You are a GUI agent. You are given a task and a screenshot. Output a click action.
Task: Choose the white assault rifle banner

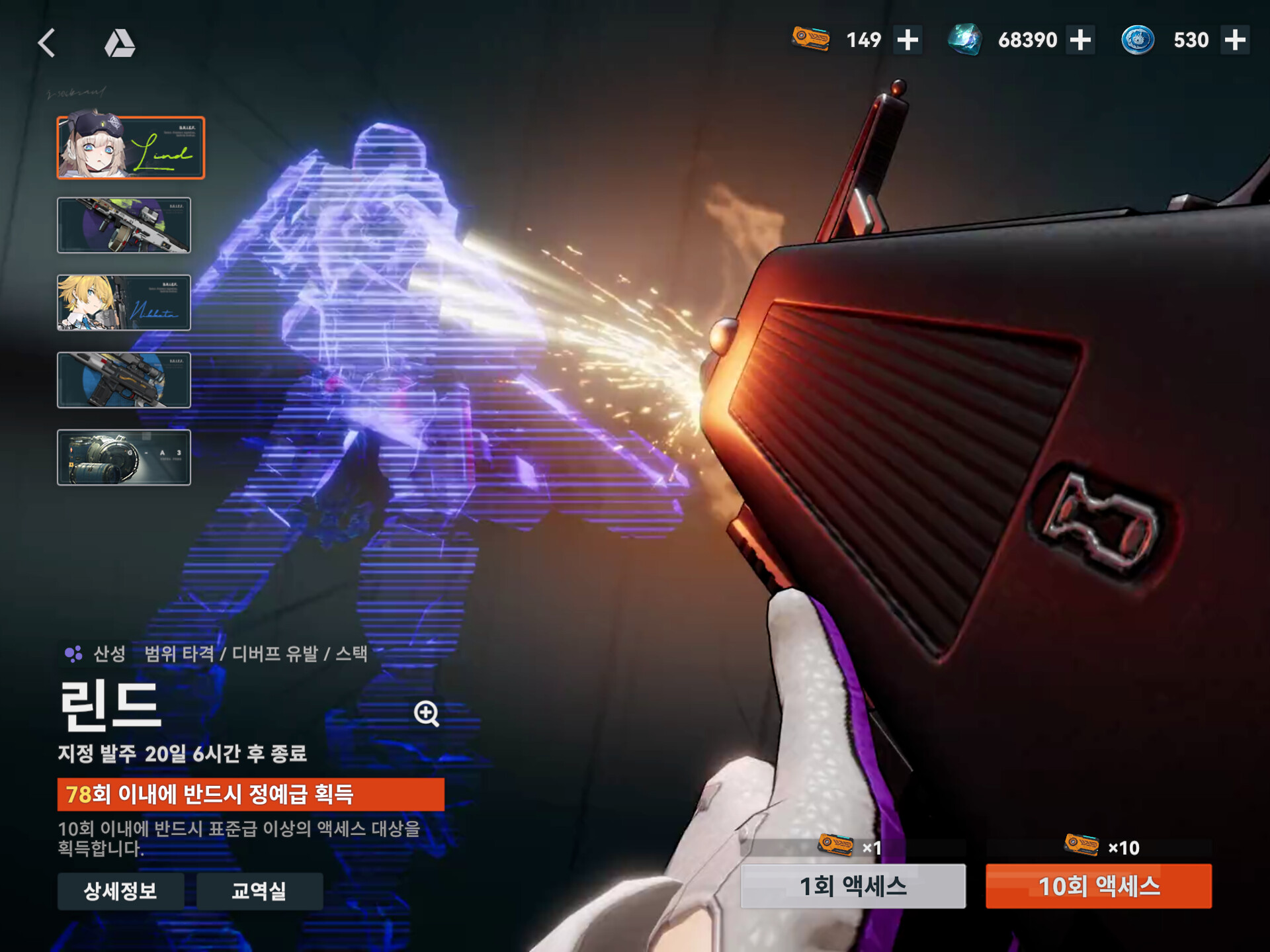(x=124, y=225)
